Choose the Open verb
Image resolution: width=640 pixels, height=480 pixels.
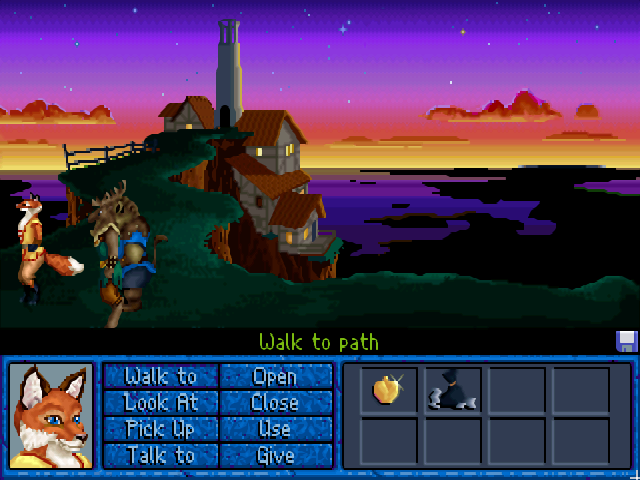275,376
